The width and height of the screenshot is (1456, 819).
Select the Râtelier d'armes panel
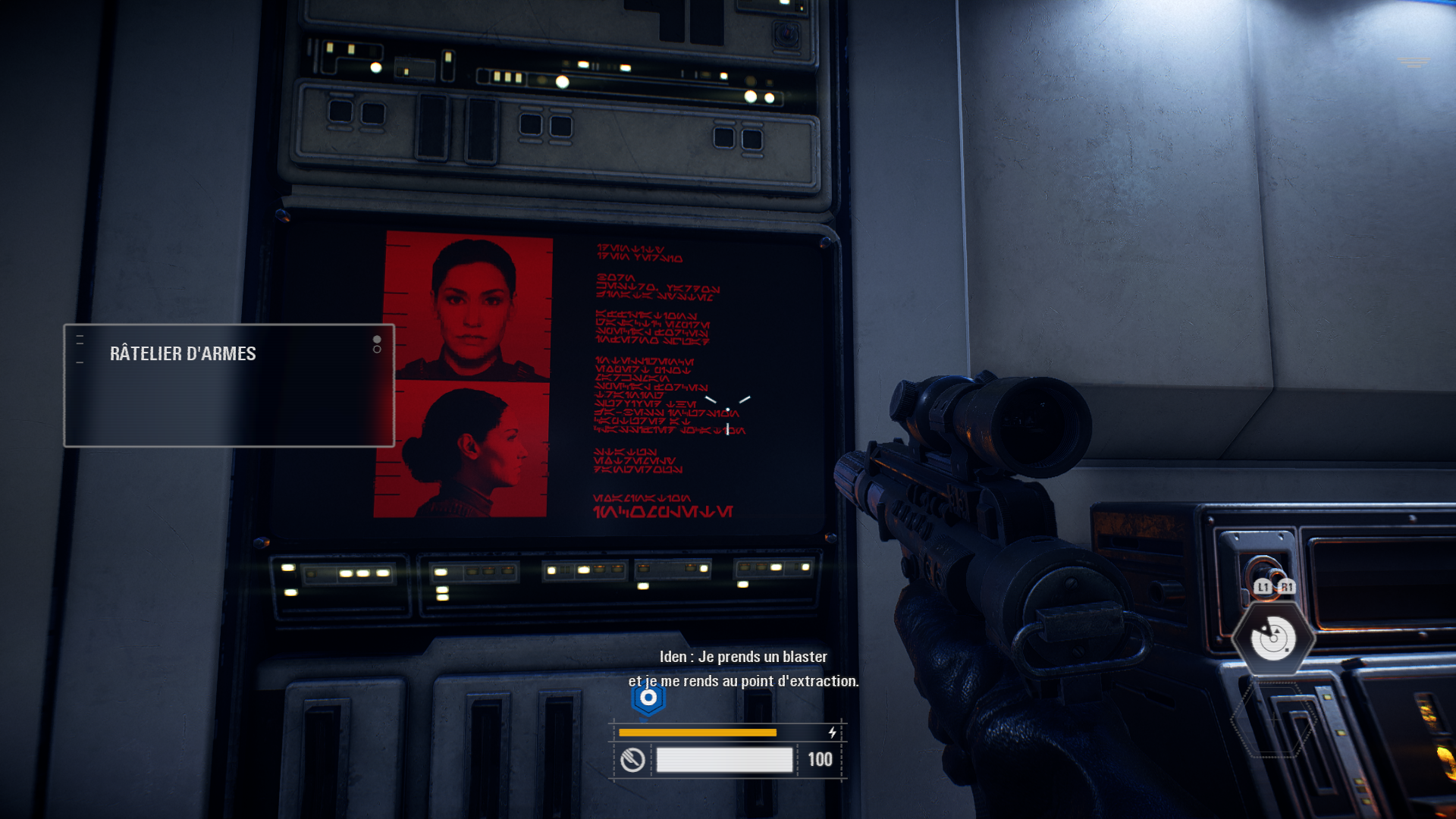[x=228, y=385]
